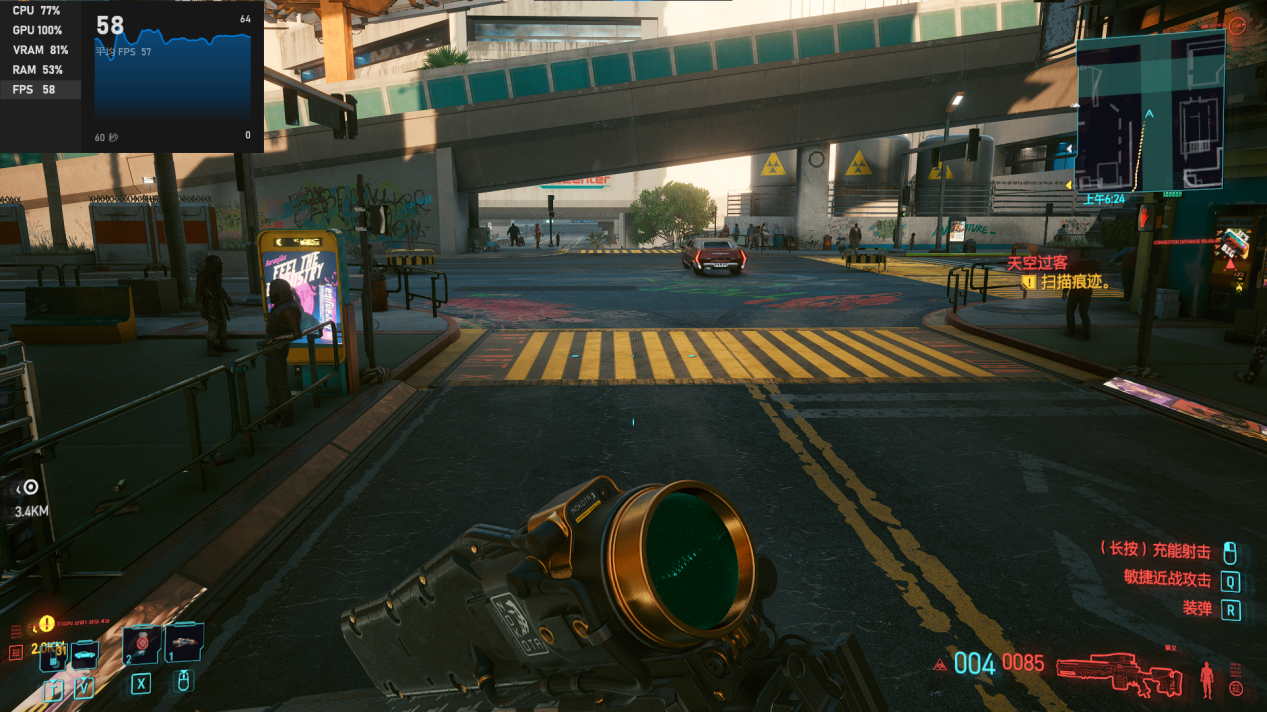Open the minimap in the corner
The image size is (1267, 712).
1149,112
